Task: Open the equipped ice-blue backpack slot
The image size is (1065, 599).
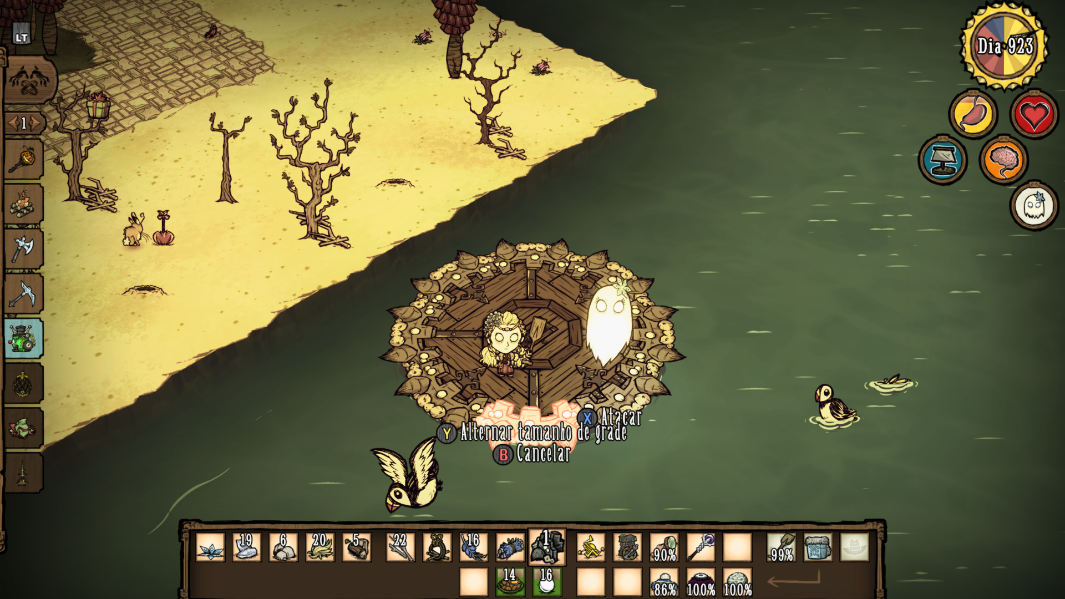Action: 818,547
